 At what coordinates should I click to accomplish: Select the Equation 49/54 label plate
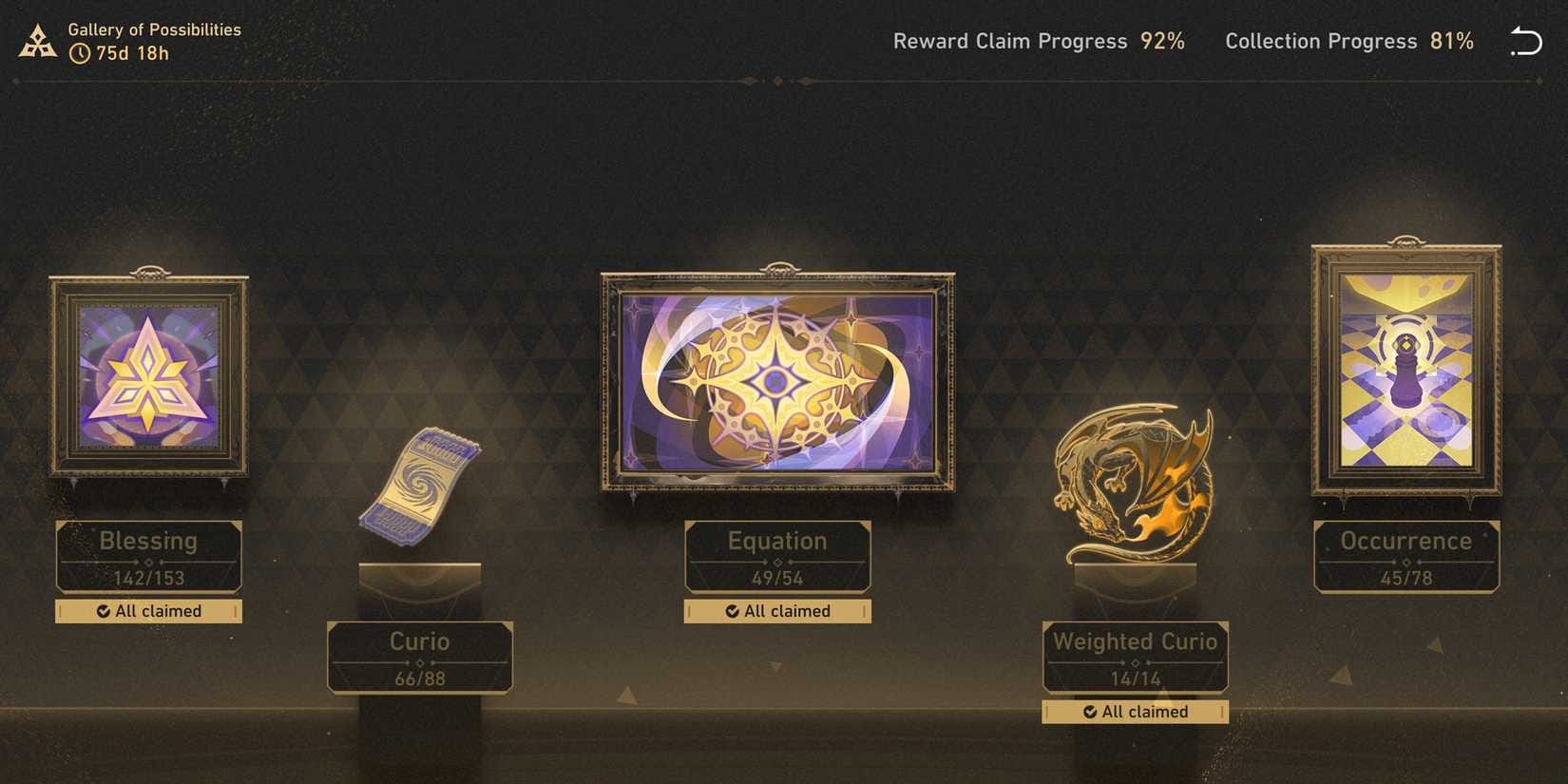pyautogui.click(x=777, y=557)
